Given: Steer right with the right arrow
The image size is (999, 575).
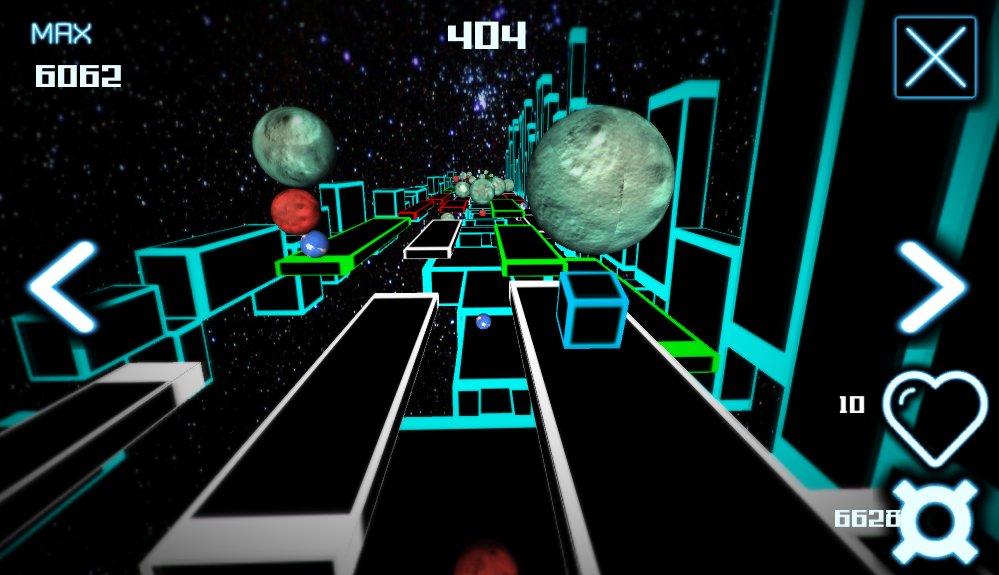Looking at the screenshot, I should 932,287.
